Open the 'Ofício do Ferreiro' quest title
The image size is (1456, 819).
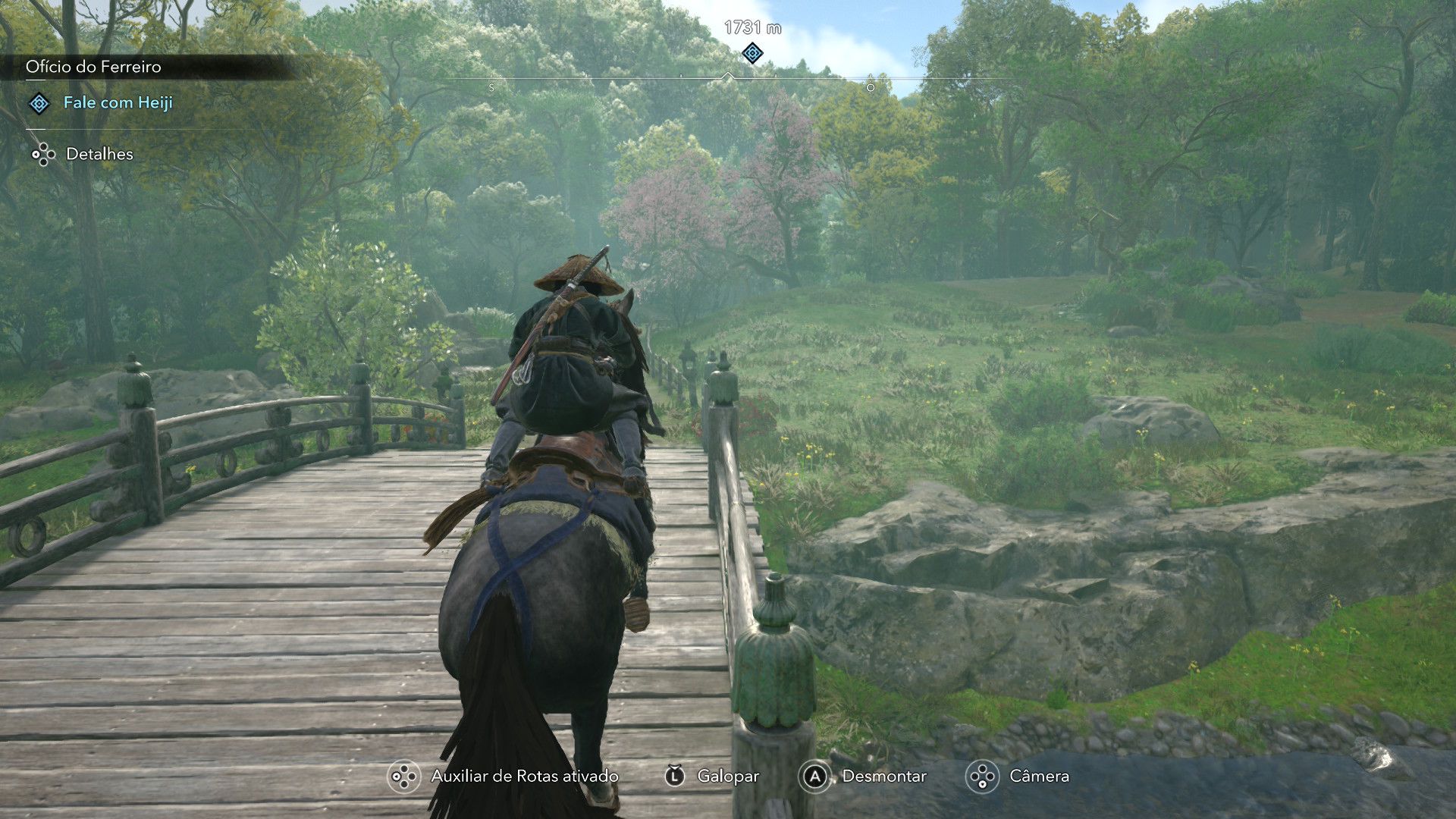point(93,67)
